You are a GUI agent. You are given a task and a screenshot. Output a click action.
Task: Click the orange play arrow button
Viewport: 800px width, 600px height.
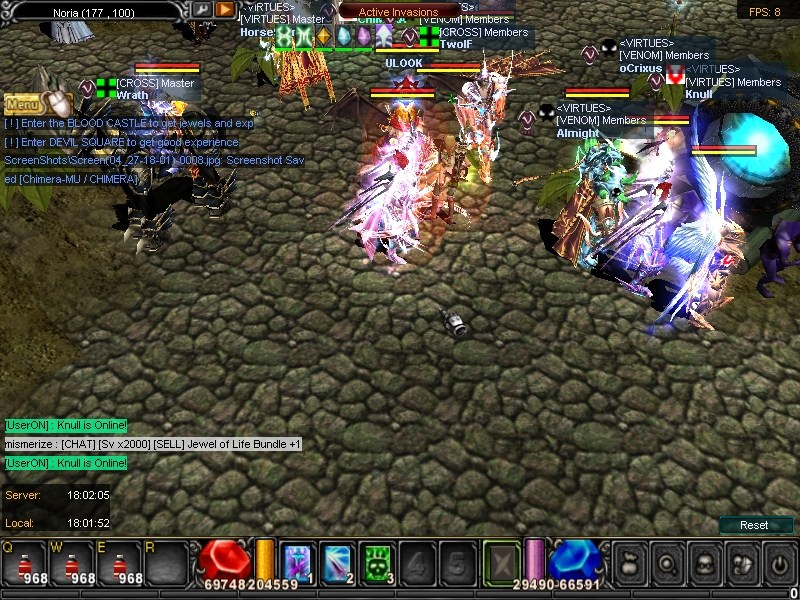[x=225, y=9]
